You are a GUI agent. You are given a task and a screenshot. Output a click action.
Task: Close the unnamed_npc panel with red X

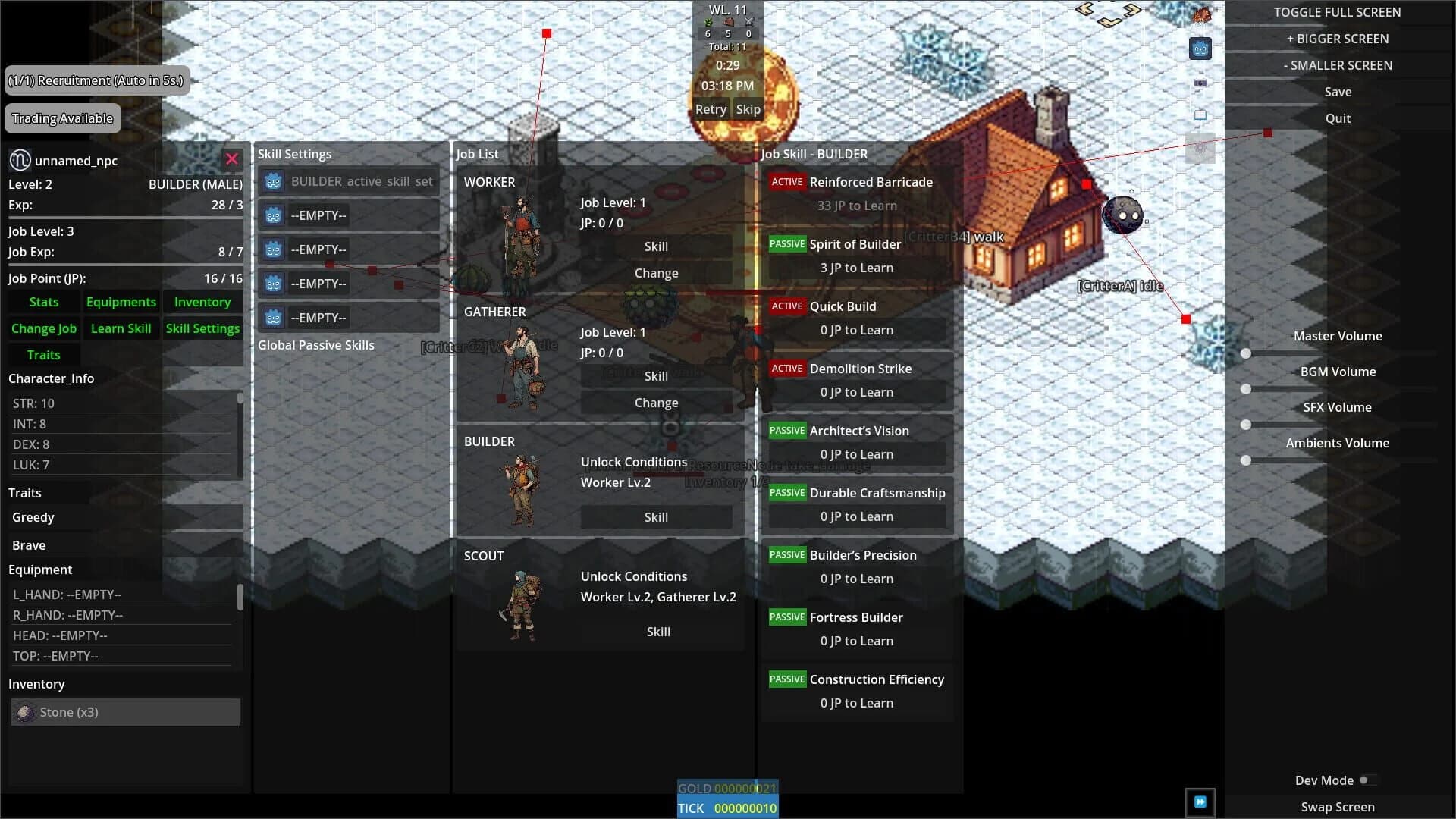click(x=232, y=159)
